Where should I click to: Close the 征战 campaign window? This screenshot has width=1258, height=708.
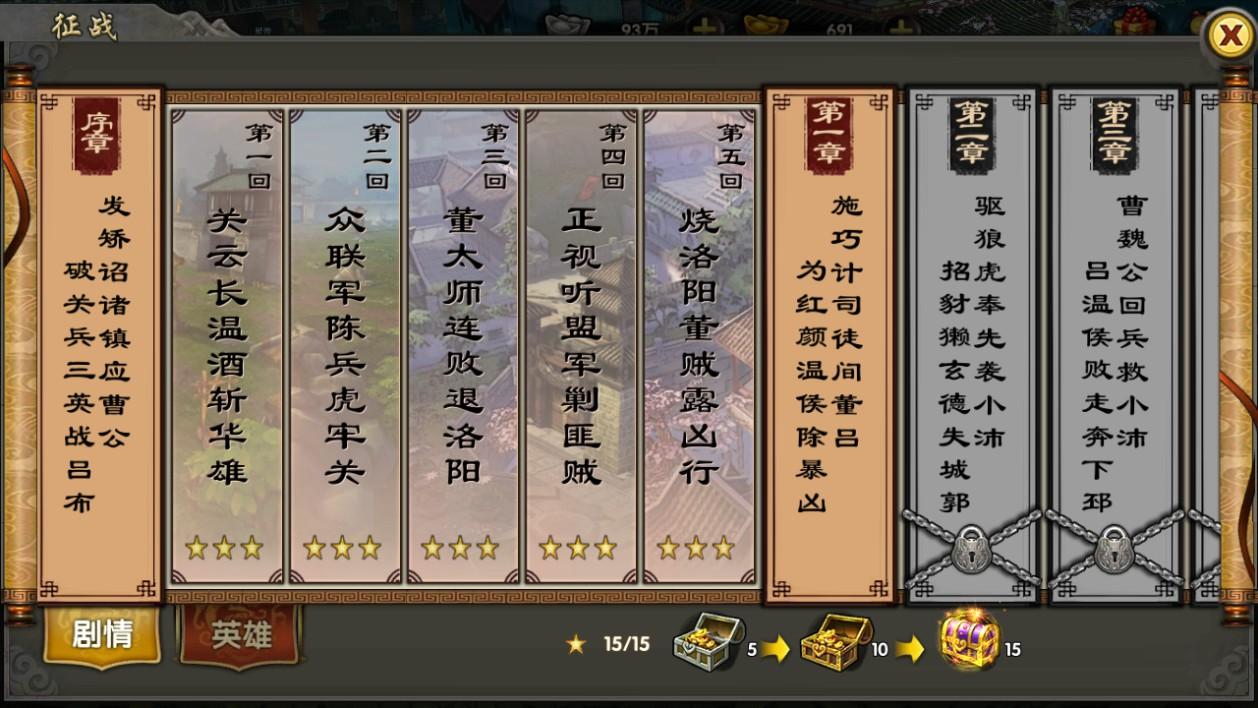1227,38
